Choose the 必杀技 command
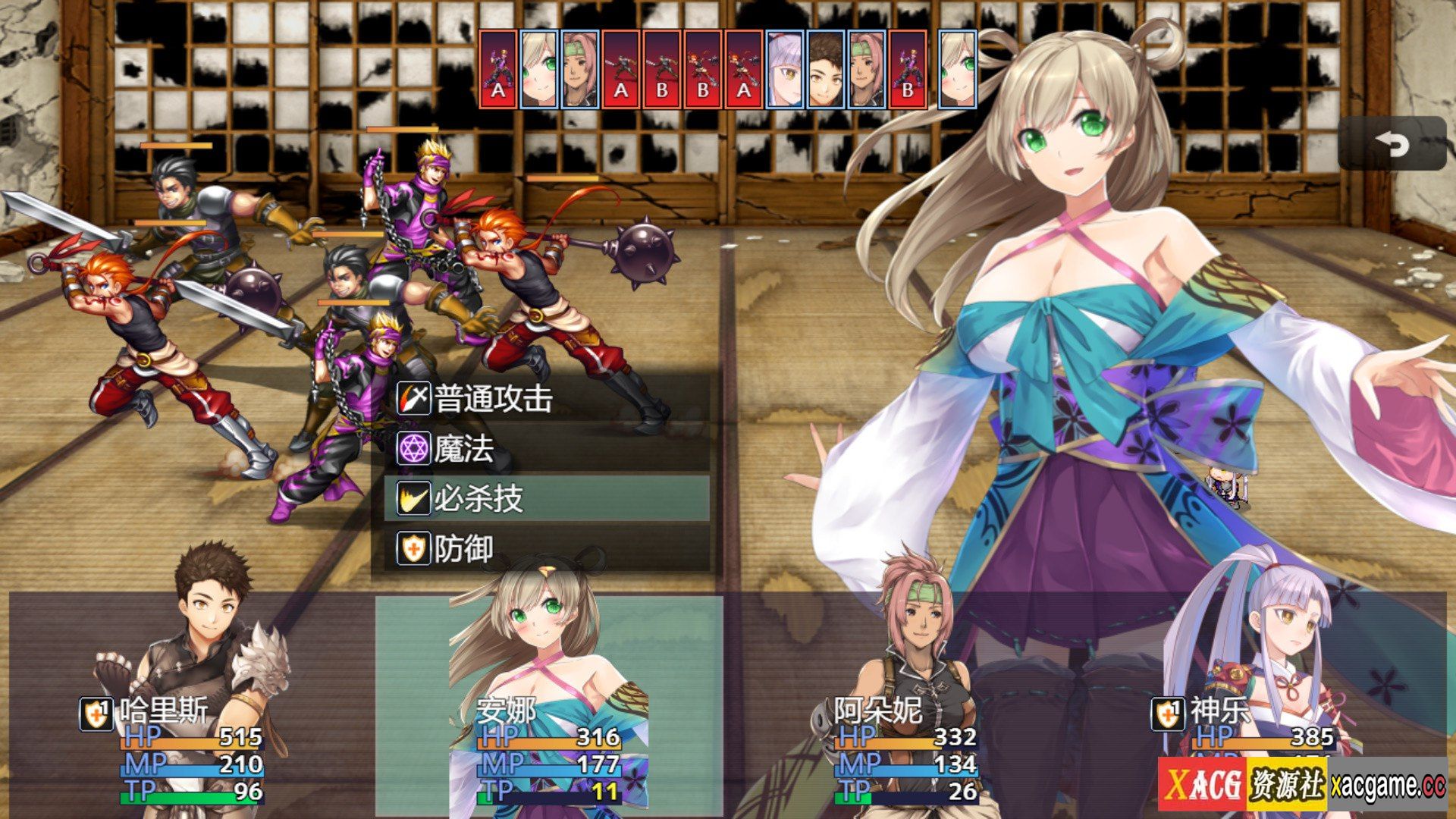 coord(546,499)
